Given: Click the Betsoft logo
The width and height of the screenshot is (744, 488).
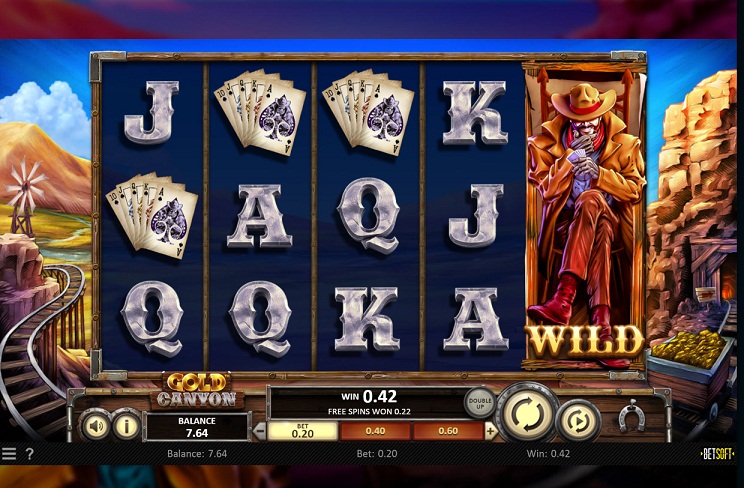Looking at the screenshot, I should [716, 454].
